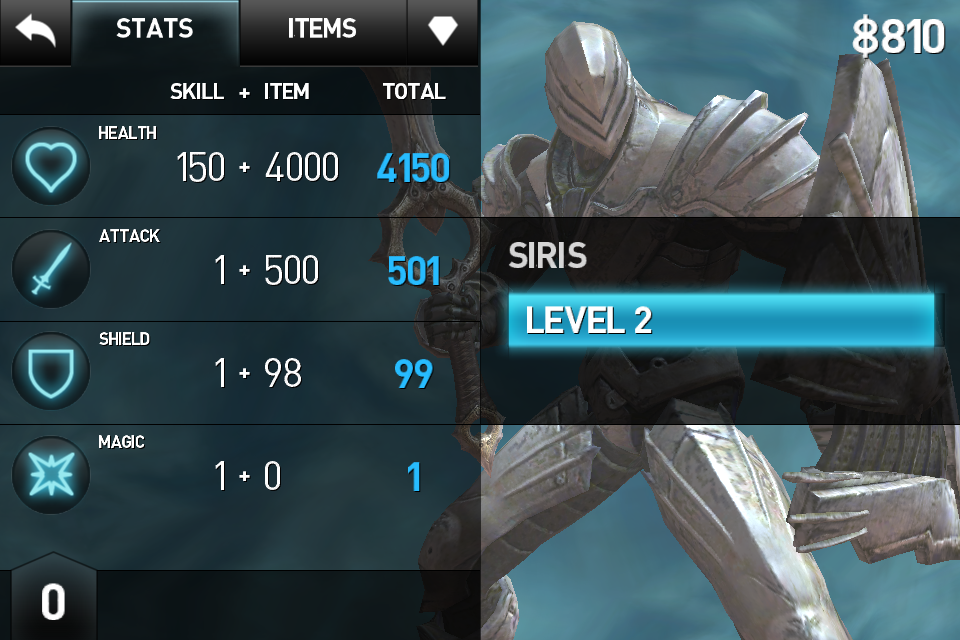Open the Items tab
The image size is (960, 640).
tap(322, 31)
